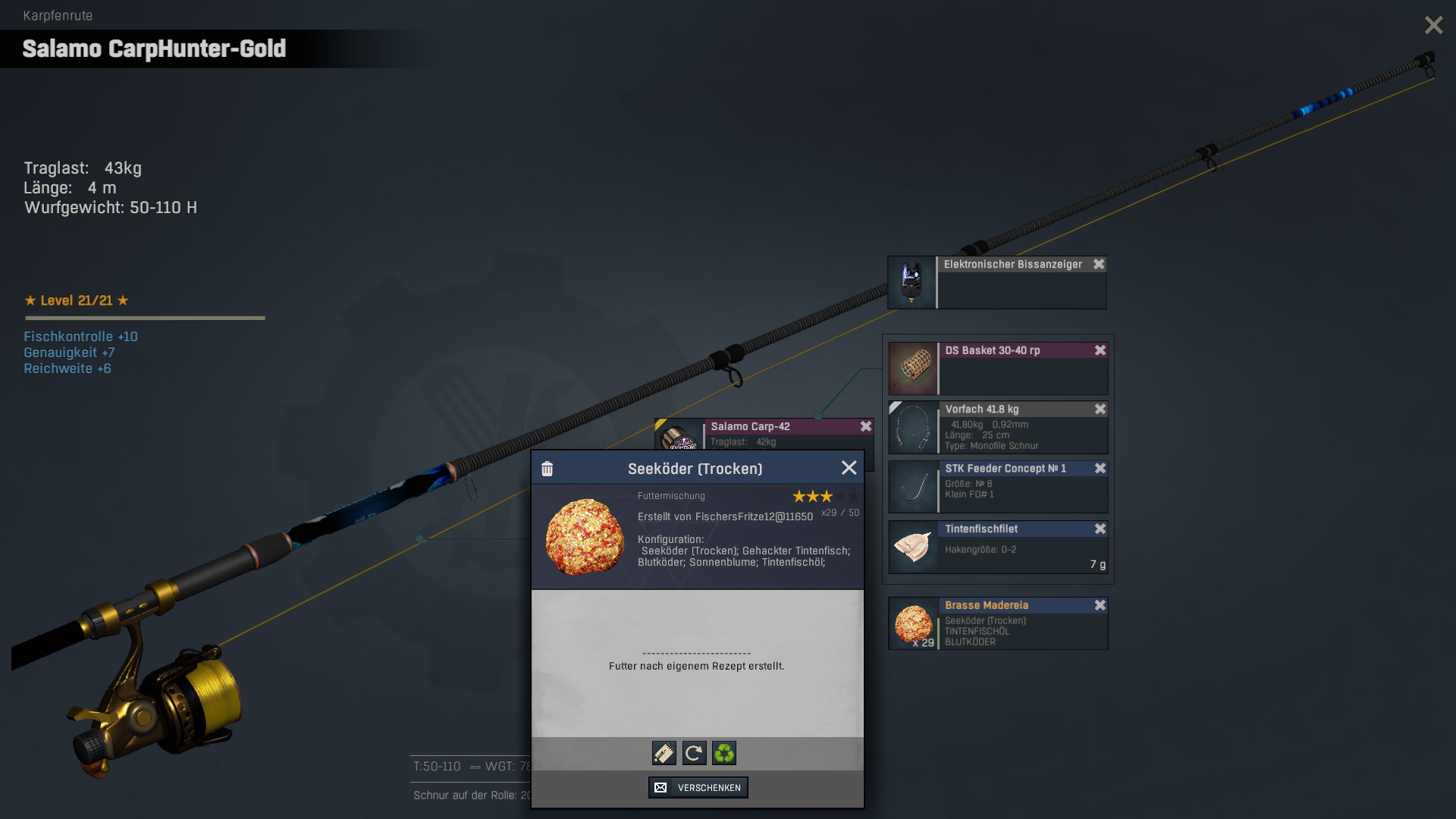Remove the DS Basket 30-40 rp feeder
This screenshot has width=1456, height=819.
1100,350
